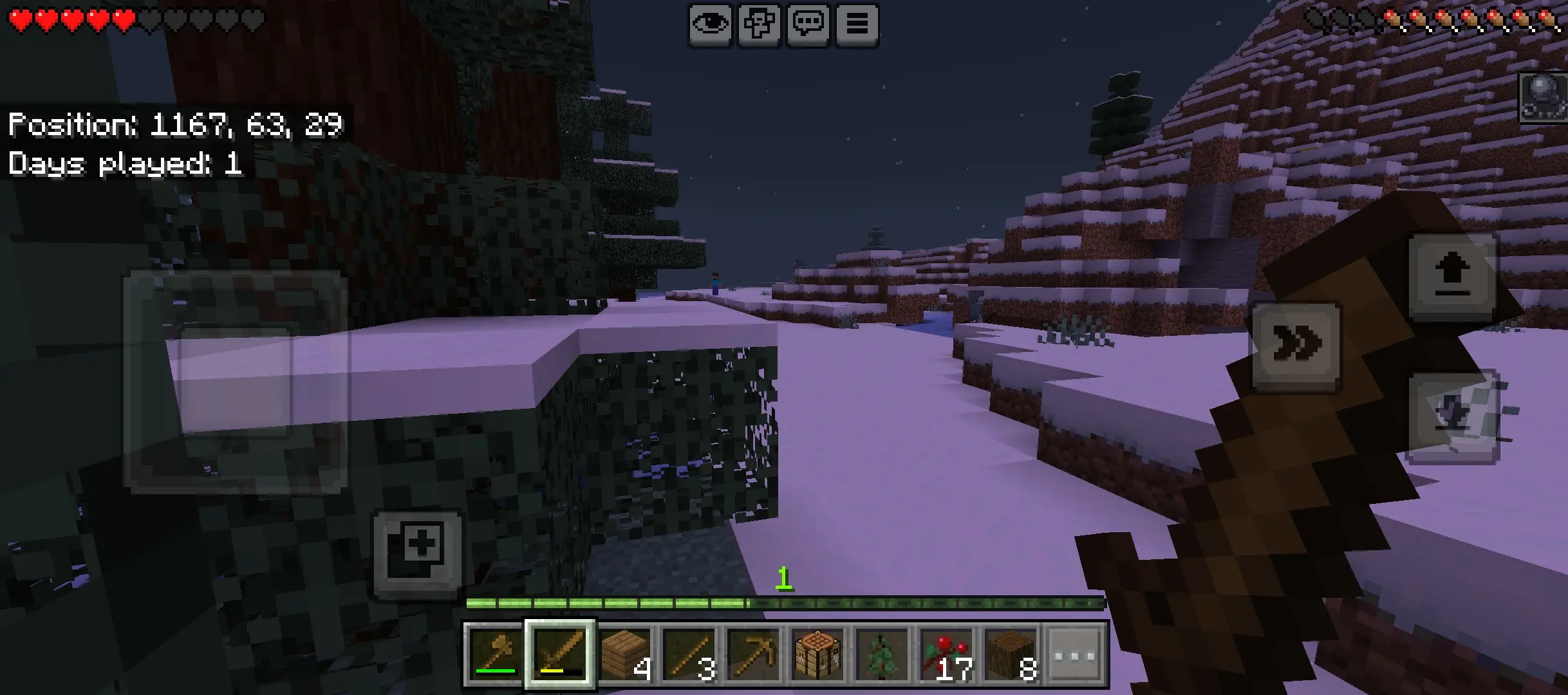Open the emote button at top
The height and width of the screenshot is (695, 1568).
click(x=759, y=25)
